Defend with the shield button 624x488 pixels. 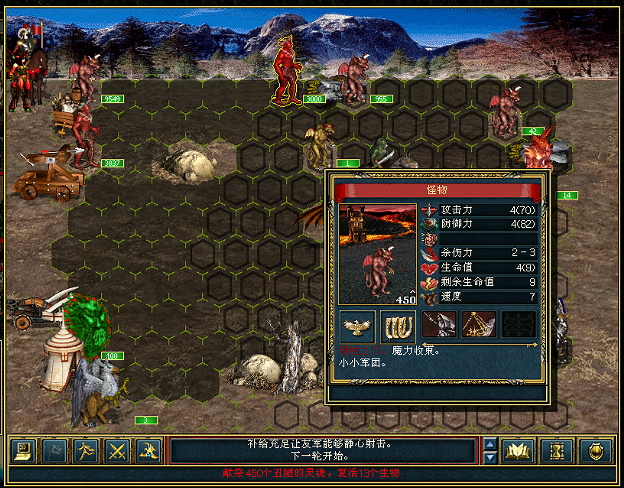click(x=595, y=450)
